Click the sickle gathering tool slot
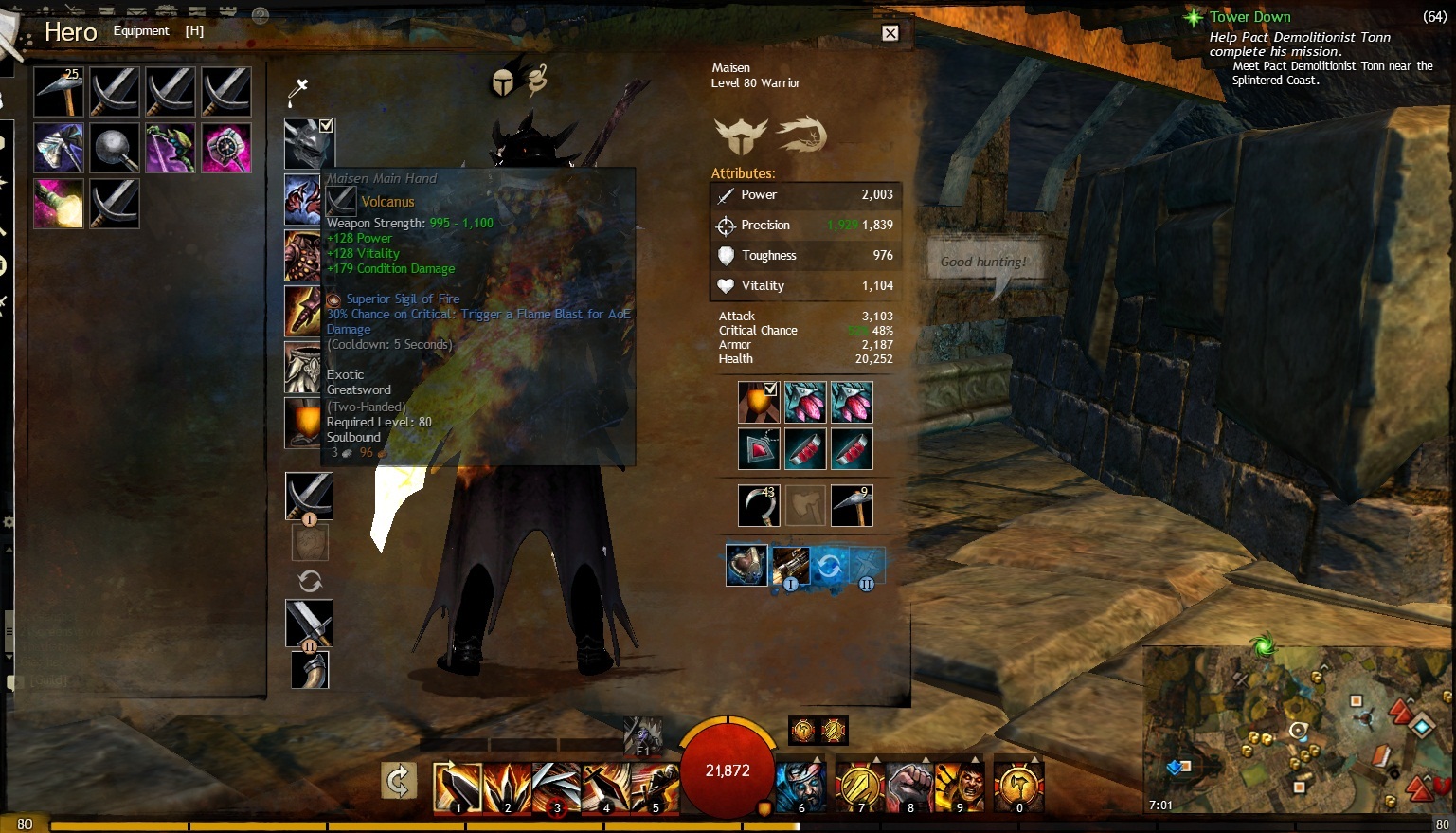Viewport: 1456px width, 833px height. tap(758, 505)
